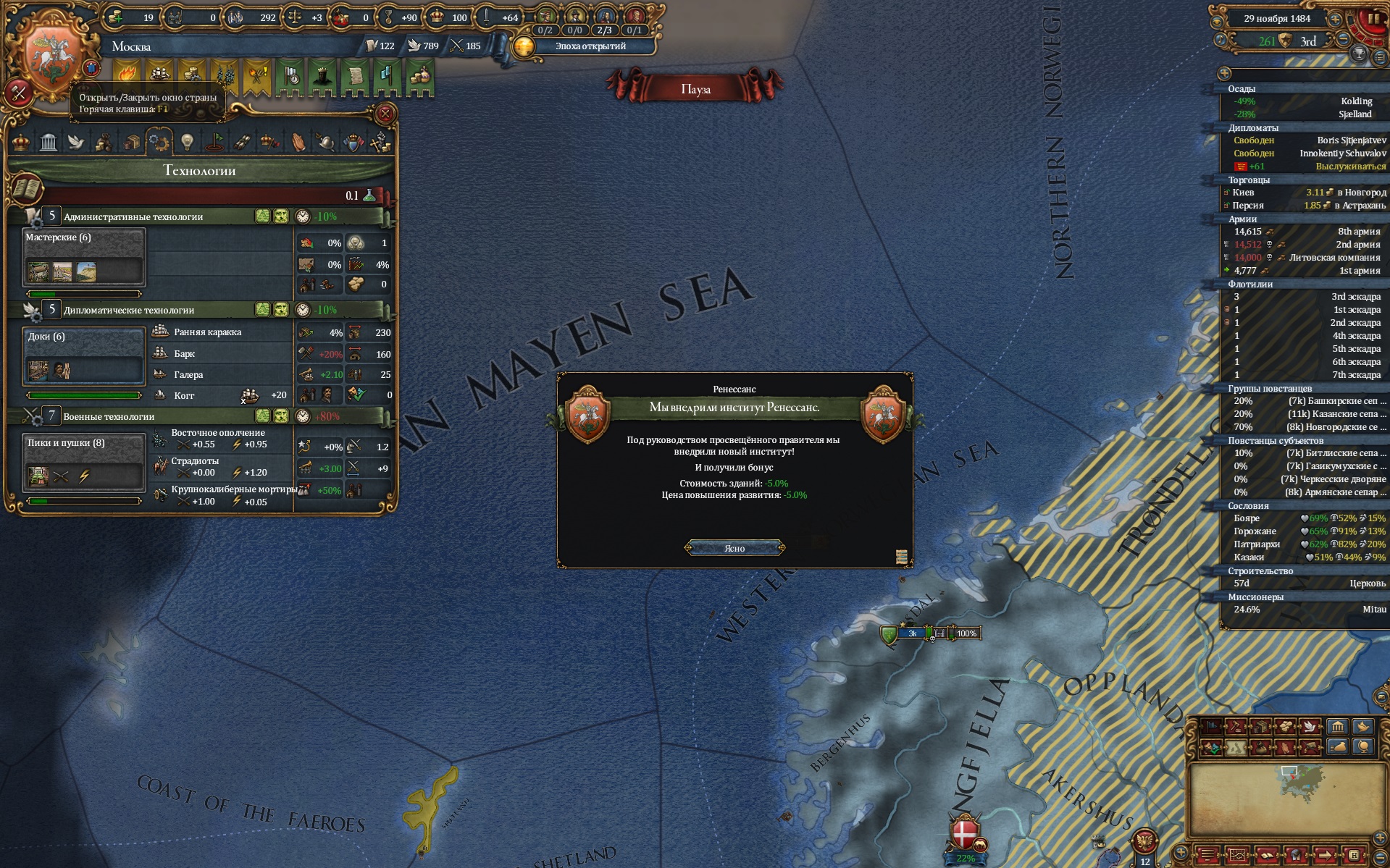Open the praying hands Religion tab
1390x868 pixels.
(x=298, y=142)
